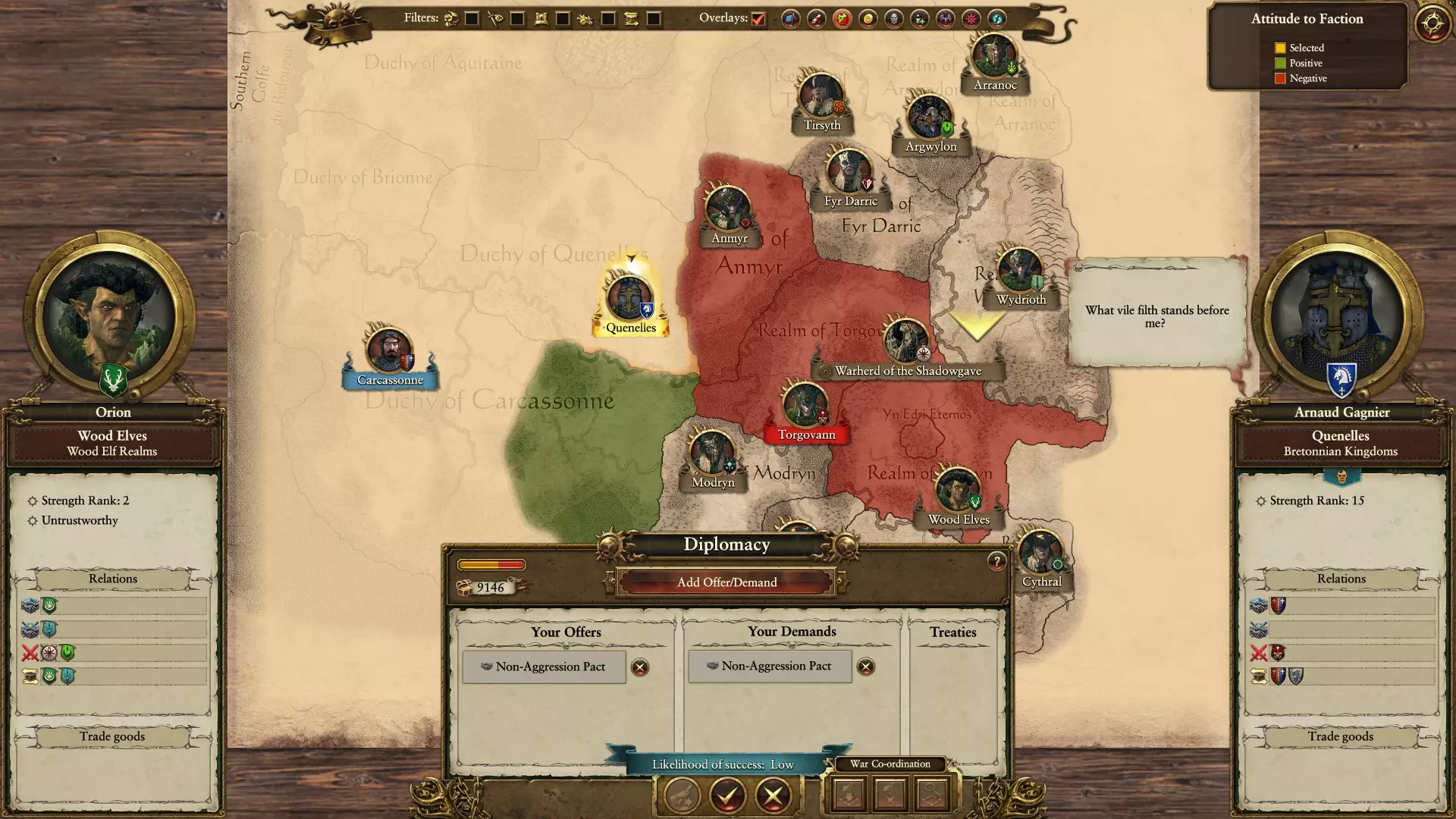
Task: Remove Non-Aggression Pact from Your Offers
Action: 640,667
